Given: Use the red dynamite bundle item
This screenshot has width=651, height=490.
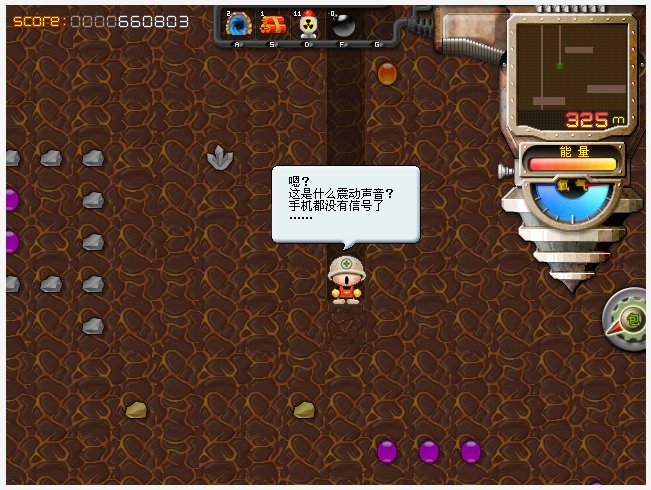Looking at the screenshot, I should 272,26.
